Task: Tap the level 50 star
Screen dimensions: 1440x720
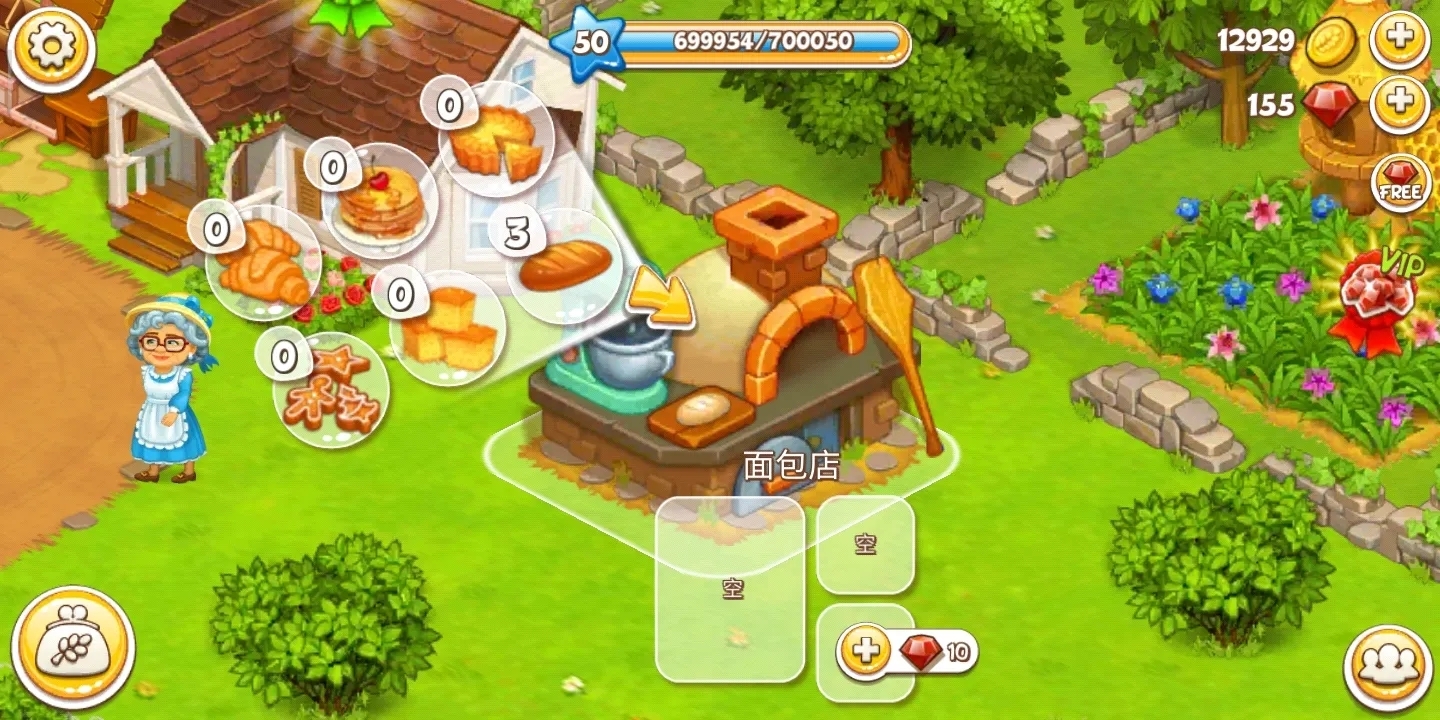Action: pyautogui.click(x=592, y=44)
